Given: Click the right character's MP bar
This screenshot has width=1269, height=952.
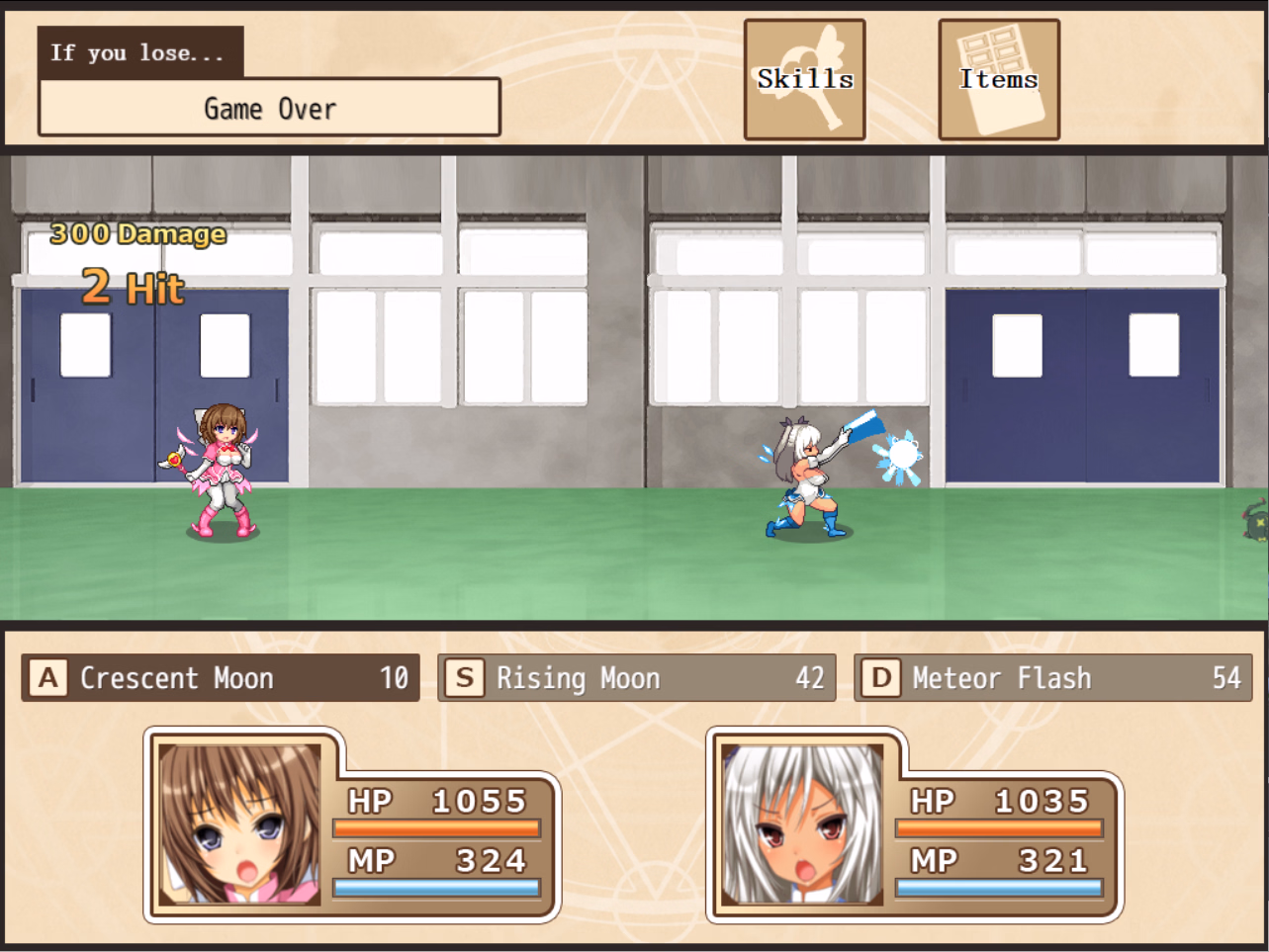Looking at the screenshot, I should (x=1000, y=886).
